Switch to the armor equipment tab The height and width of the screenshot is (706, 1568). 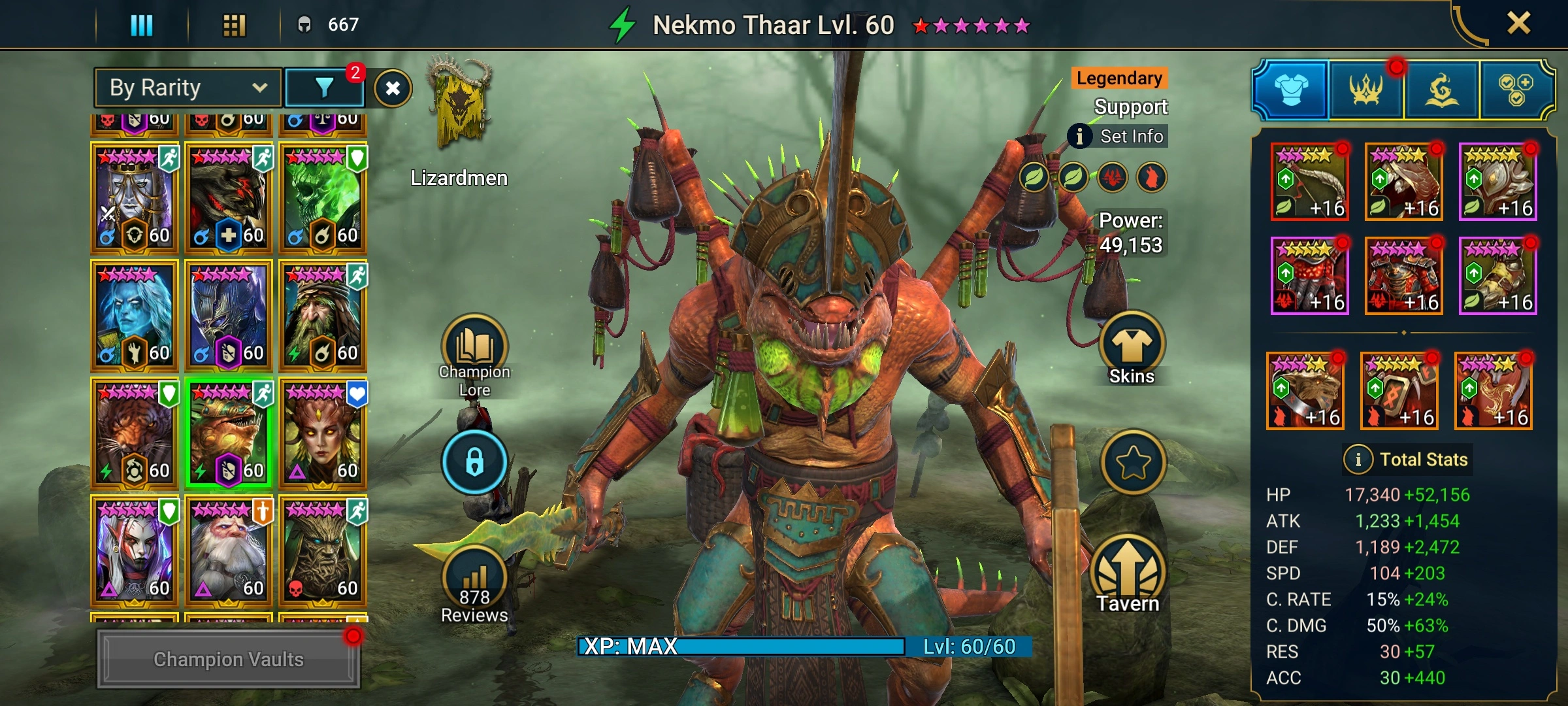[x=1291, y=90]
